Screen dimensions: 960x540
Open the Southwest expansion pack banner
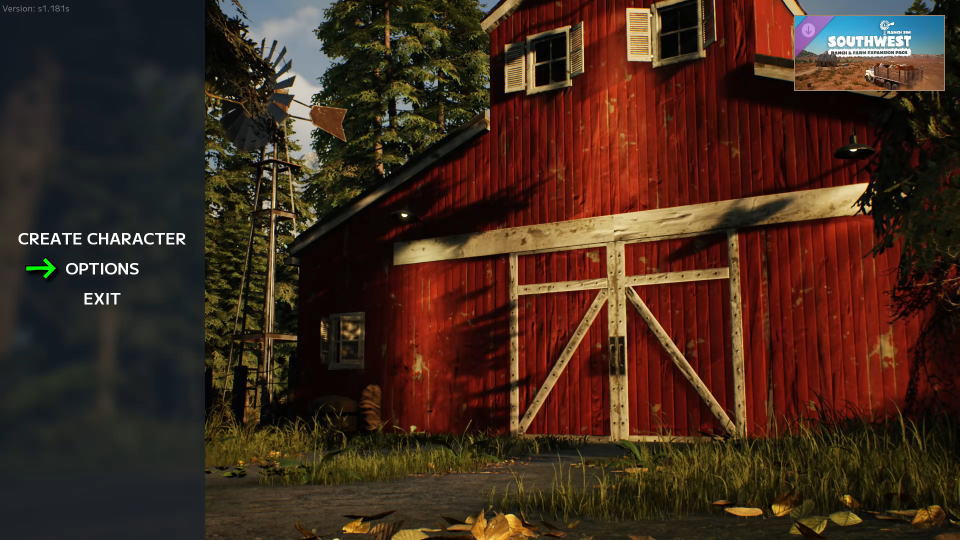point(869,53)
